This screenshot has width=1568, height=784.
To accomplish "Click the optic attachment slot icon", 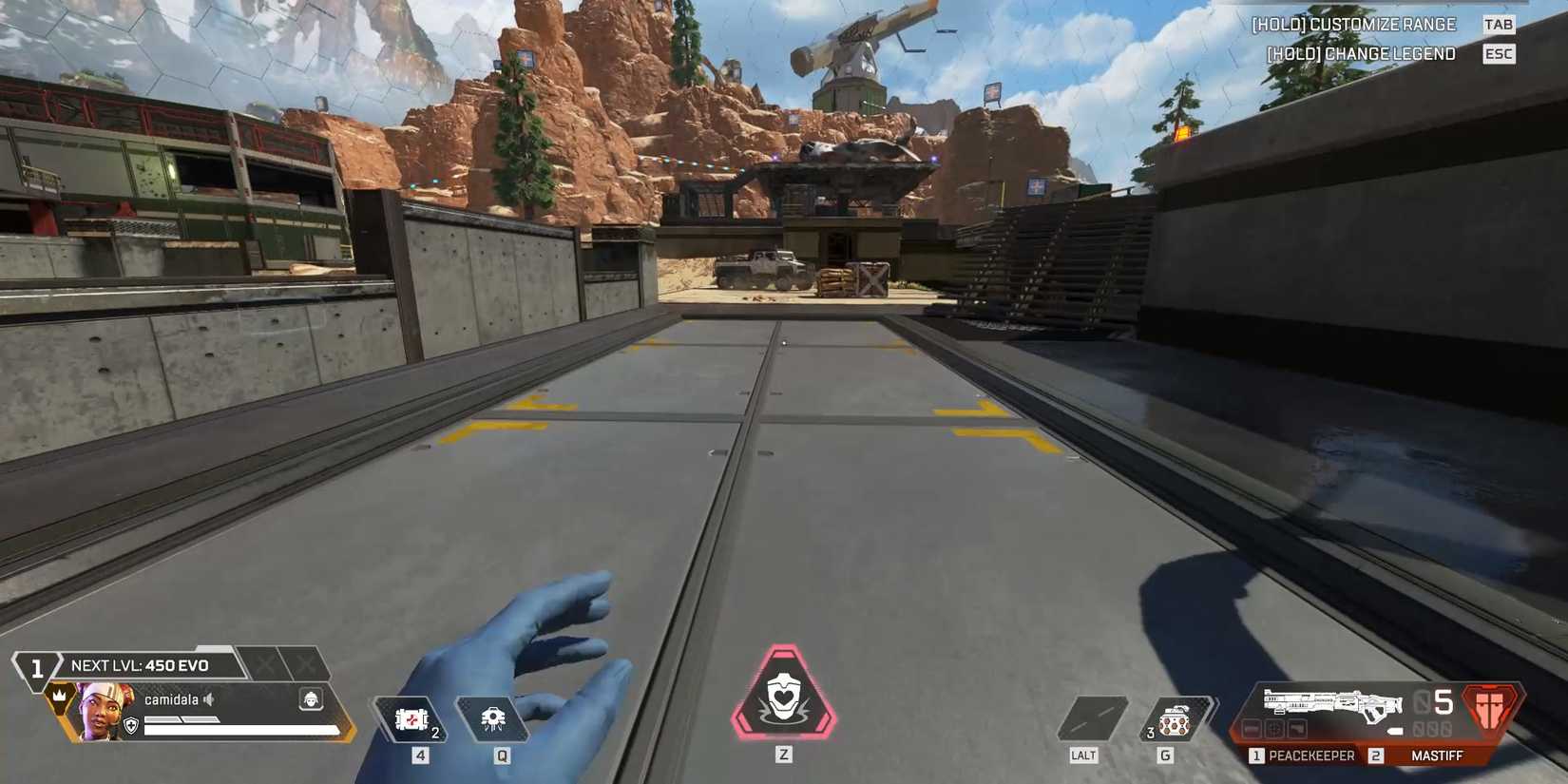I will (x=1275, y=730).
